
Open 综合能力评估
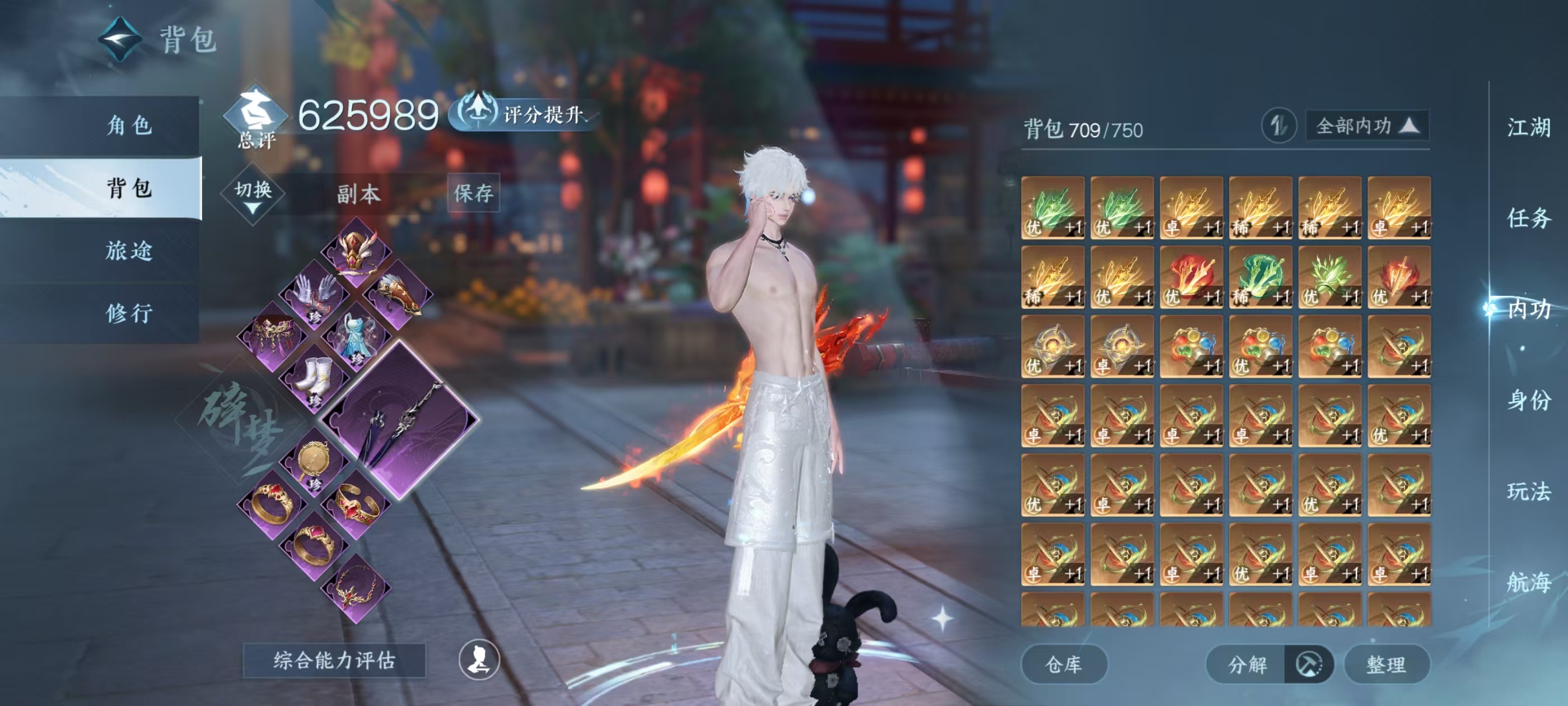click(334, 660)
